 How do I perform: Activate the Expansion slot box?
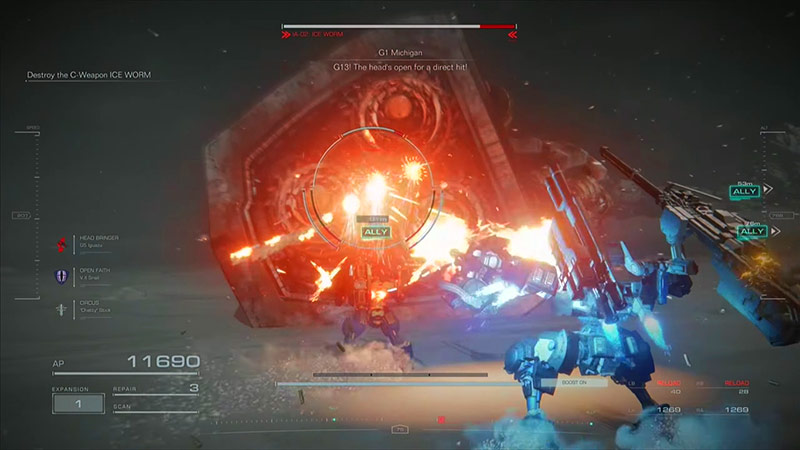coord(77,403)
